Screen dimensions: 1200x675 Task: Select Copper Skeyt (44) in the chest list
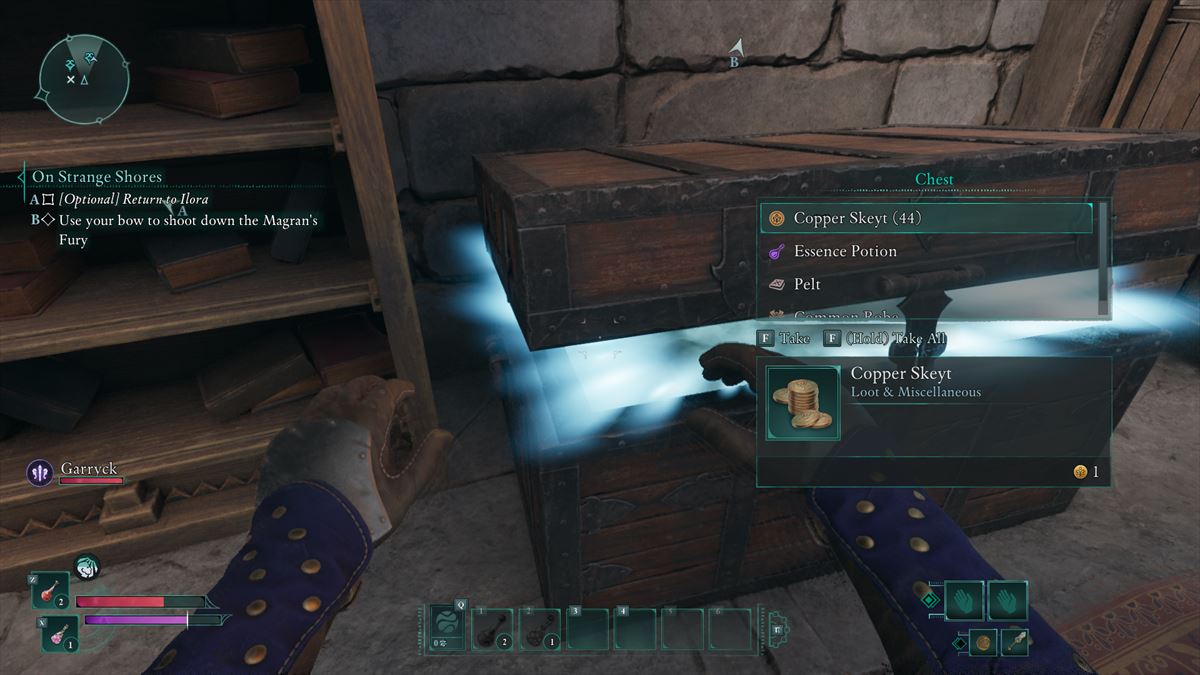point(925,218)
